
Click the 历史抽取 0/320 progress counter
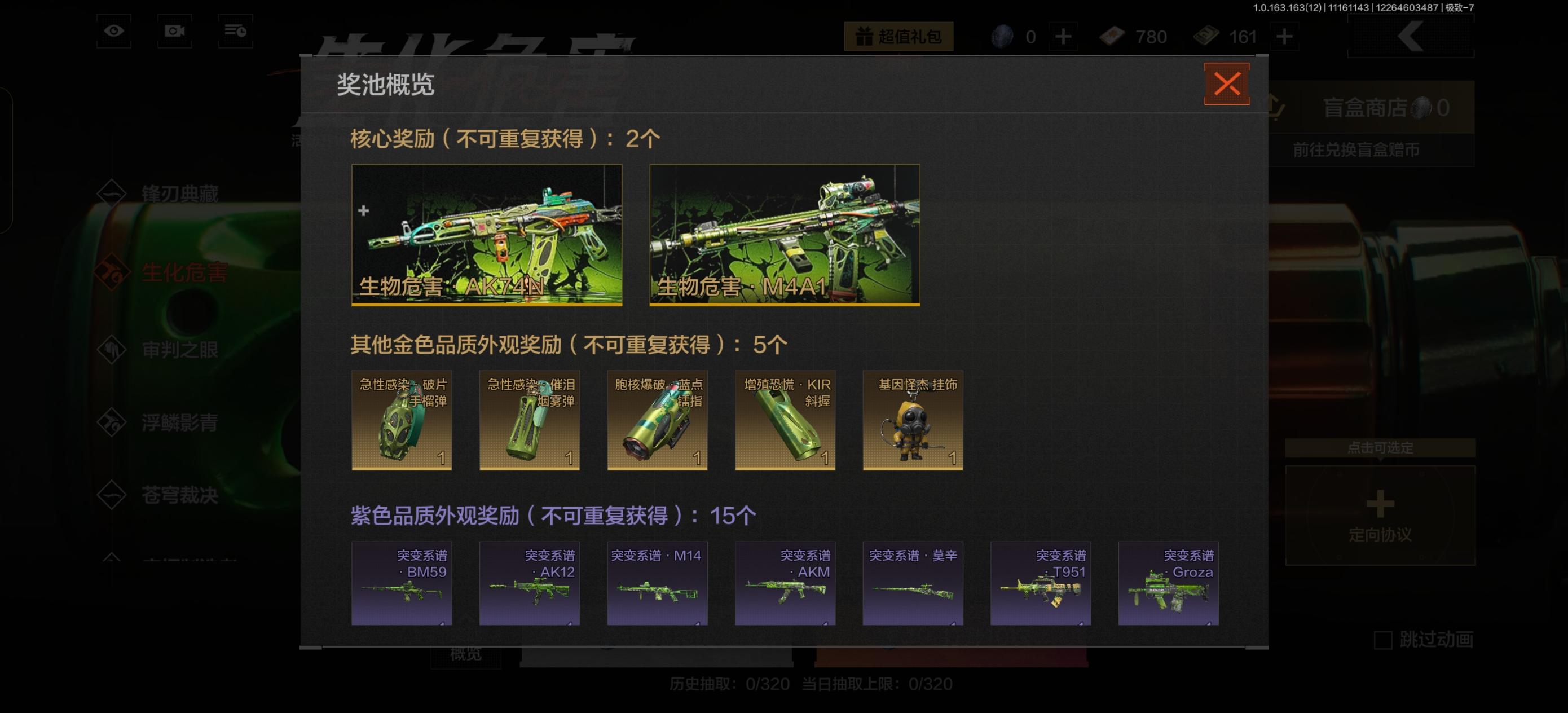pos(730,684)
